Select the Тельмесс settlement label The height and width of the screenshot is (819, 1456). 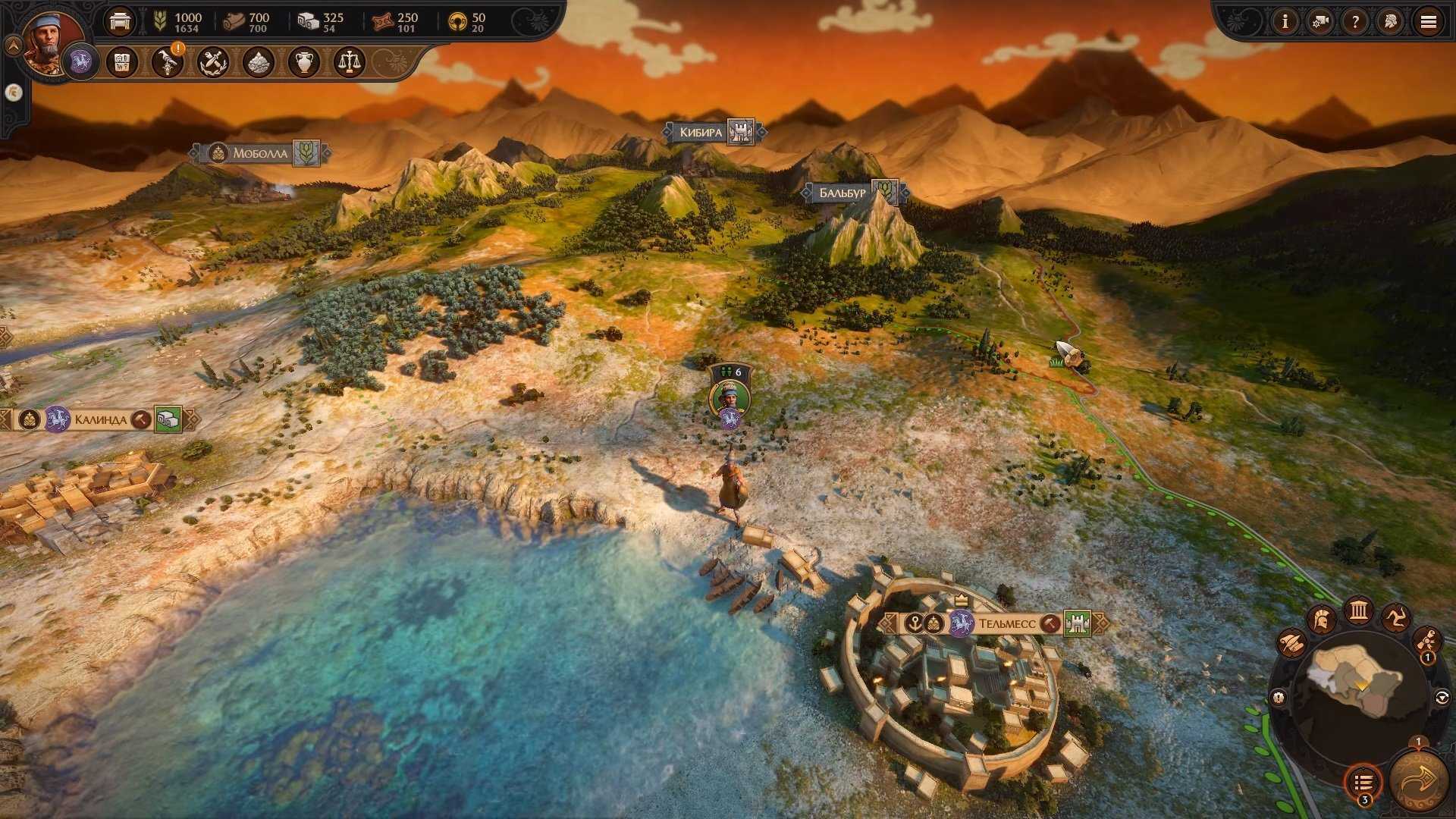[x=1006, y=624]
